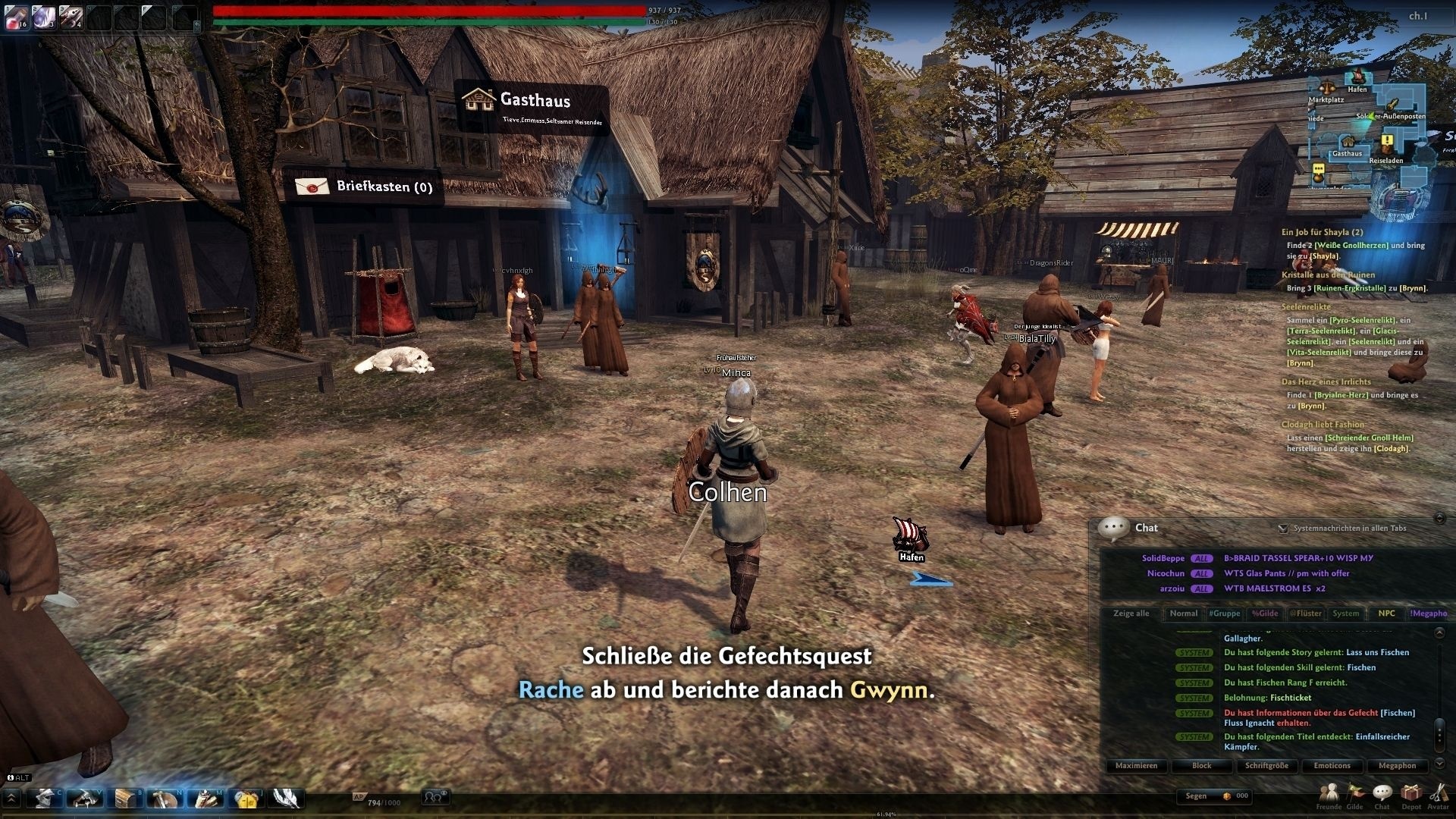1456x819 pixels.
Task: Open the Depot gift box icon
Action: pos(1410,792)
